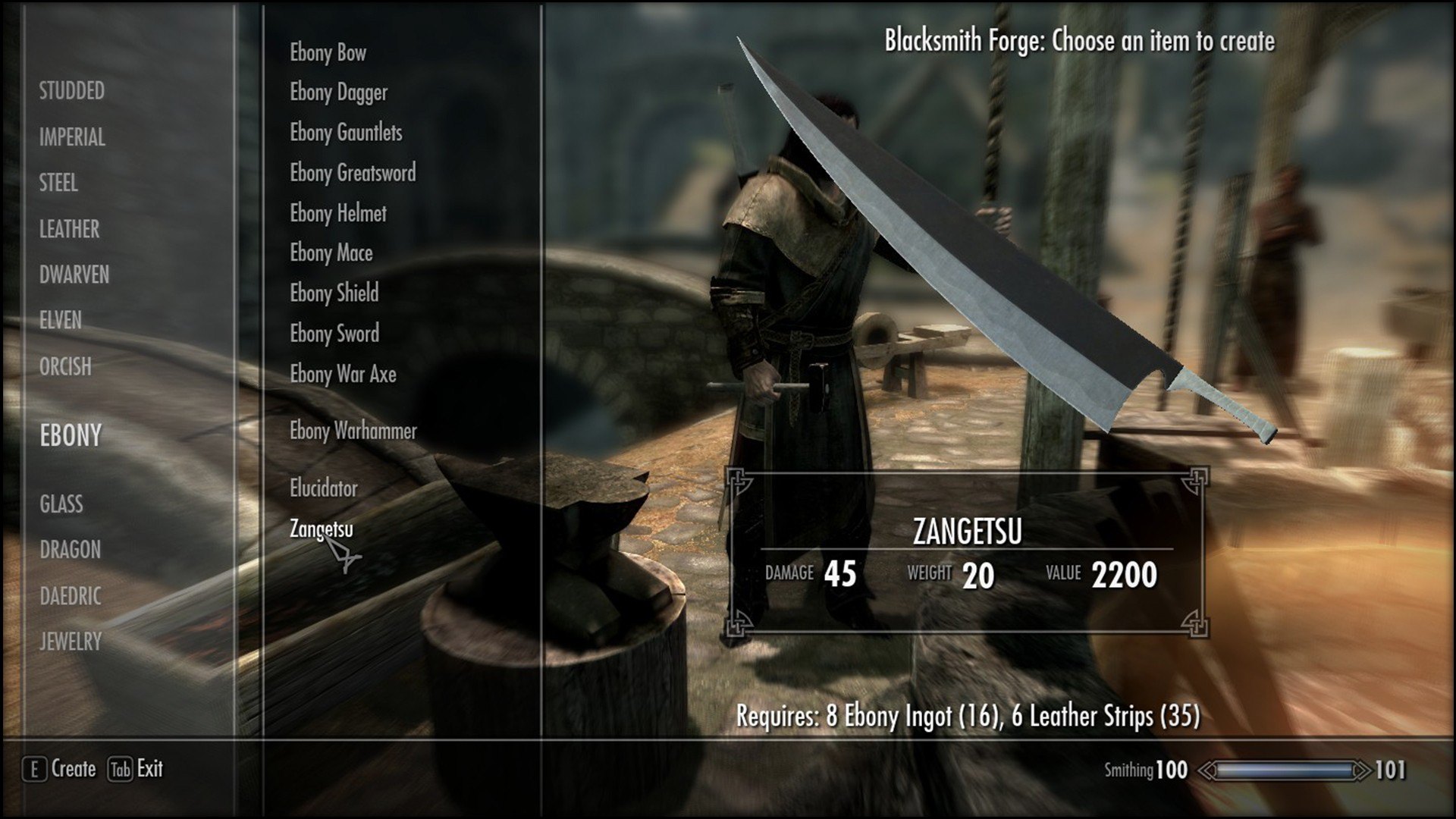1456x819 pixels.
Task: Select Ebony Dagger to craft
Action: [338, 93]
